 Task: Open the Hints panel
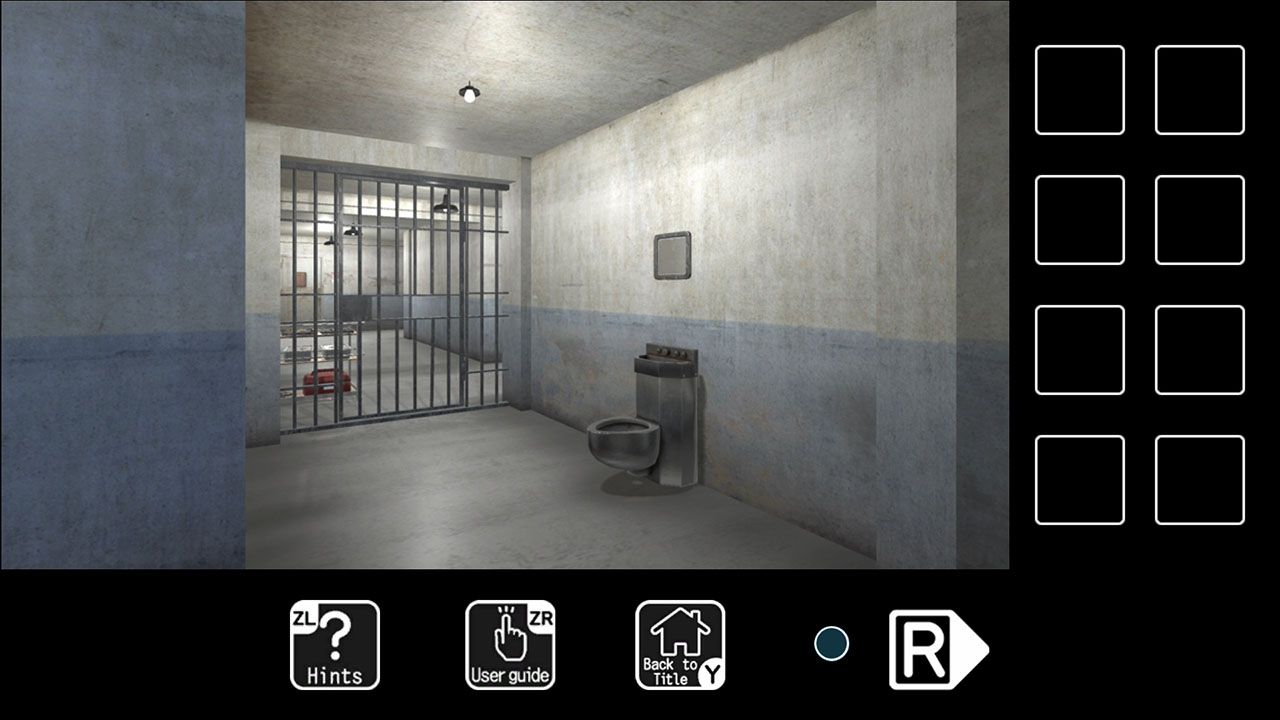334,645
